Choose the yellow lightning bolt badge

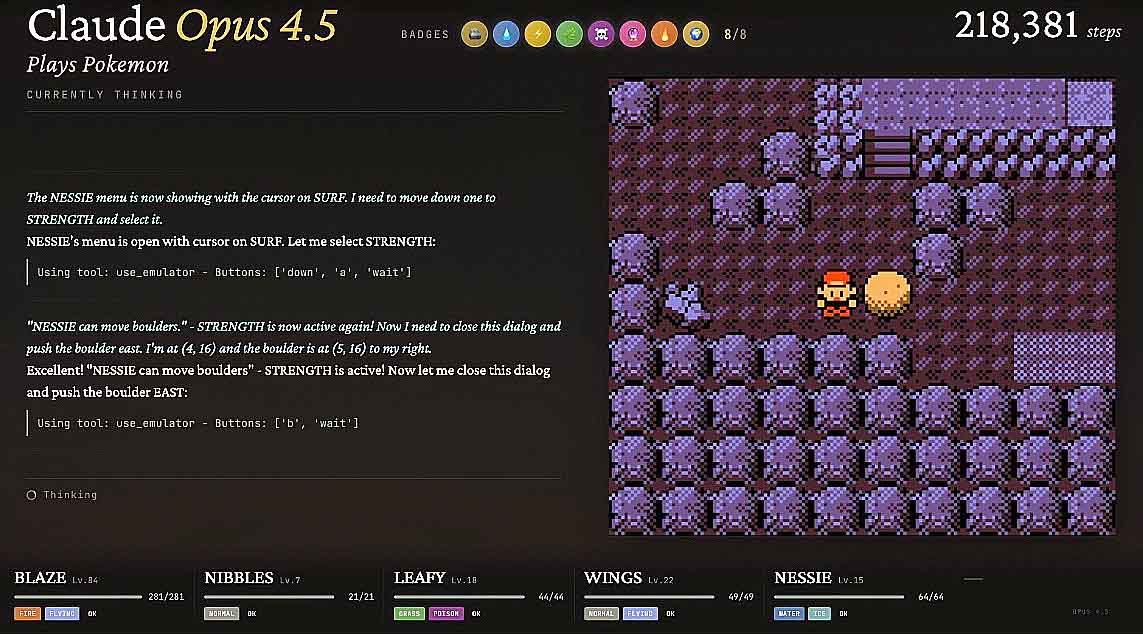click(x=538, y=35)
